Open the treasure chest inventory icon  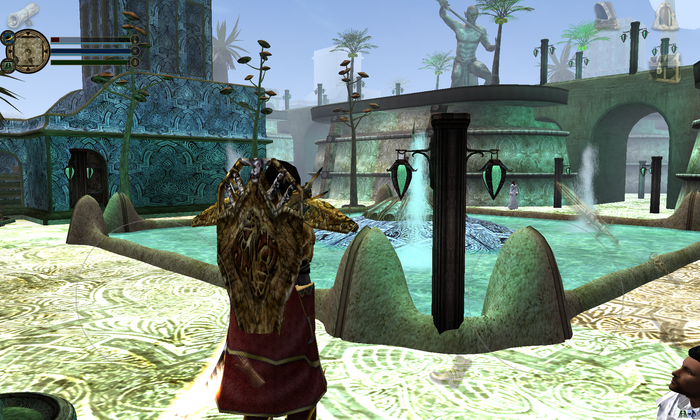click(x=665, y=66)
